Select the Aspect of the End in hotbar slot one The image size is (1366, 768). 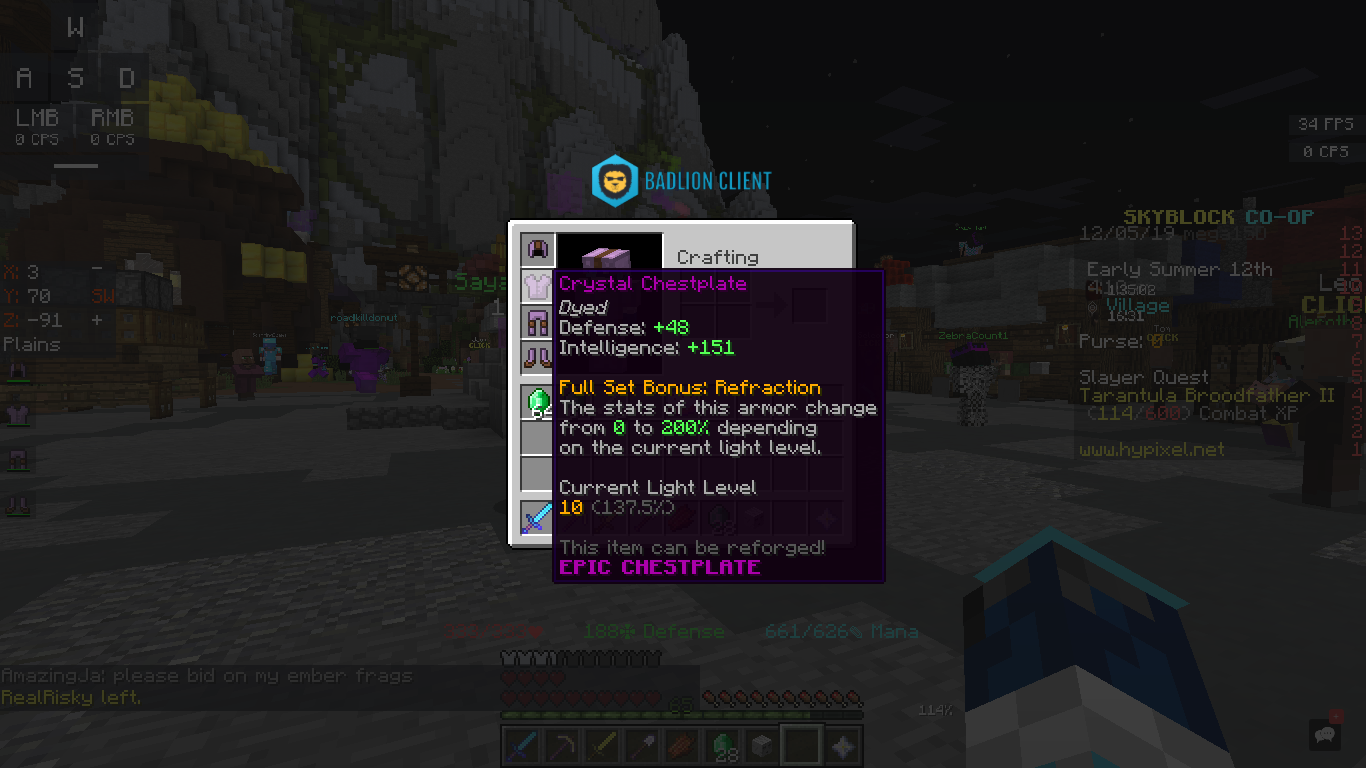click(x=521, y=745)
